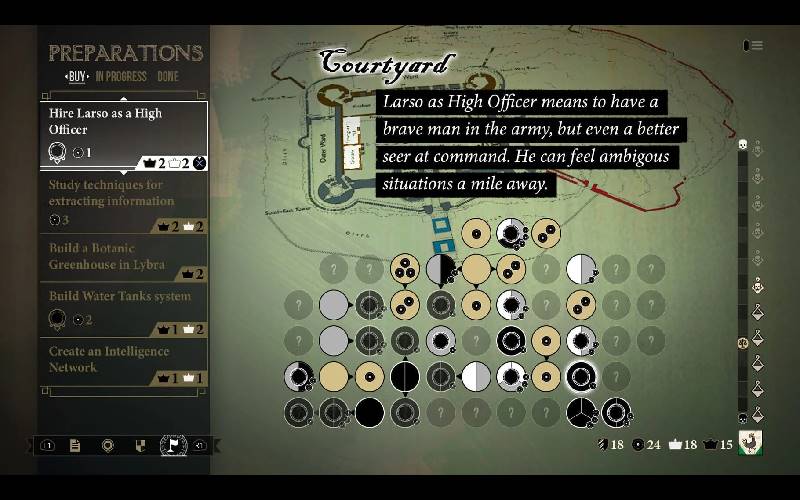Select the flag preparations icon in toolbar
Image resolution: width=800 pixels, height=500 pixels.
click(x=173, y=446)
